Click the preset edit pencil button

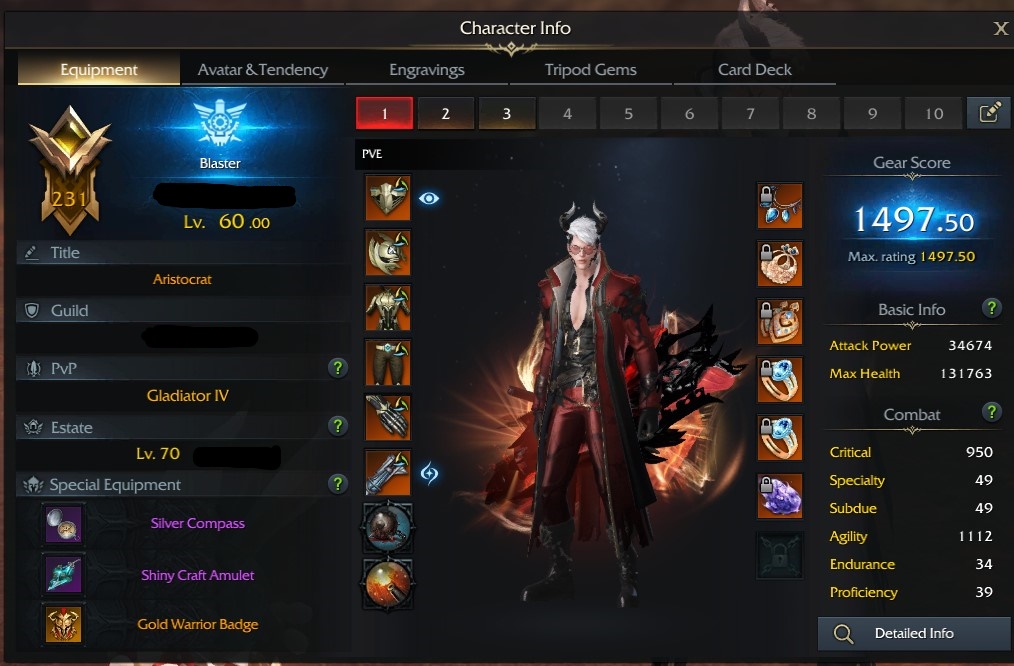coord(989,113)
